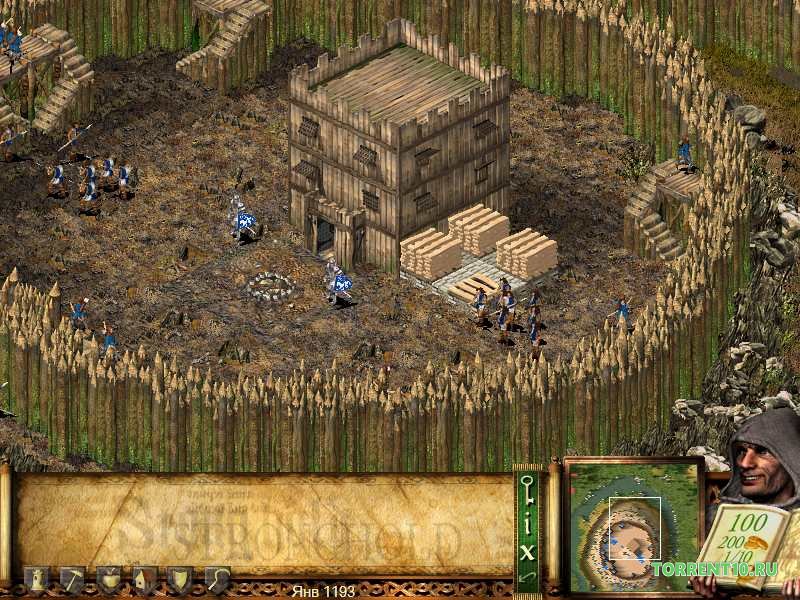Image resolution: width=800 pixels, height=600 pixels.
Task: Choose the weapons buildings category (shield icon)
Action: point(181,579)
